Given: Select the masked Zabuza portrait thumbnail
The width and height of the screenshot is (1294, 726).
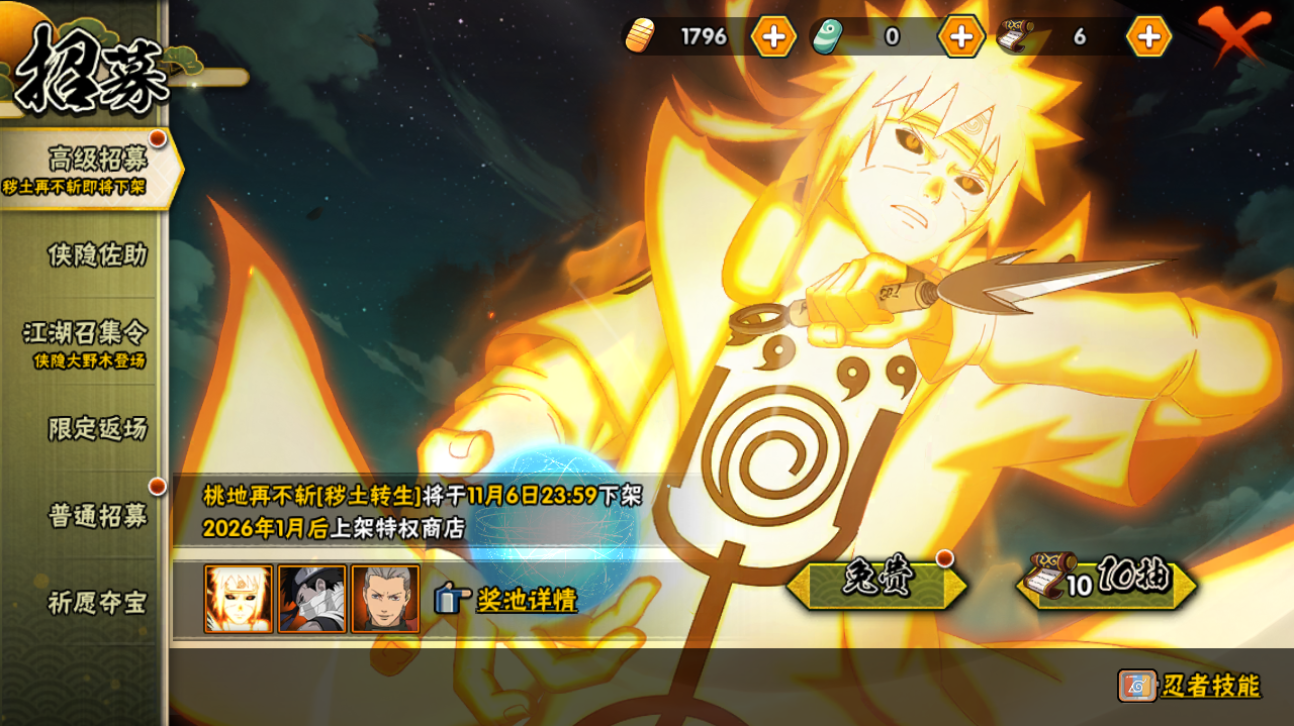Looking at the screenshot, I should tap(312, 599).
